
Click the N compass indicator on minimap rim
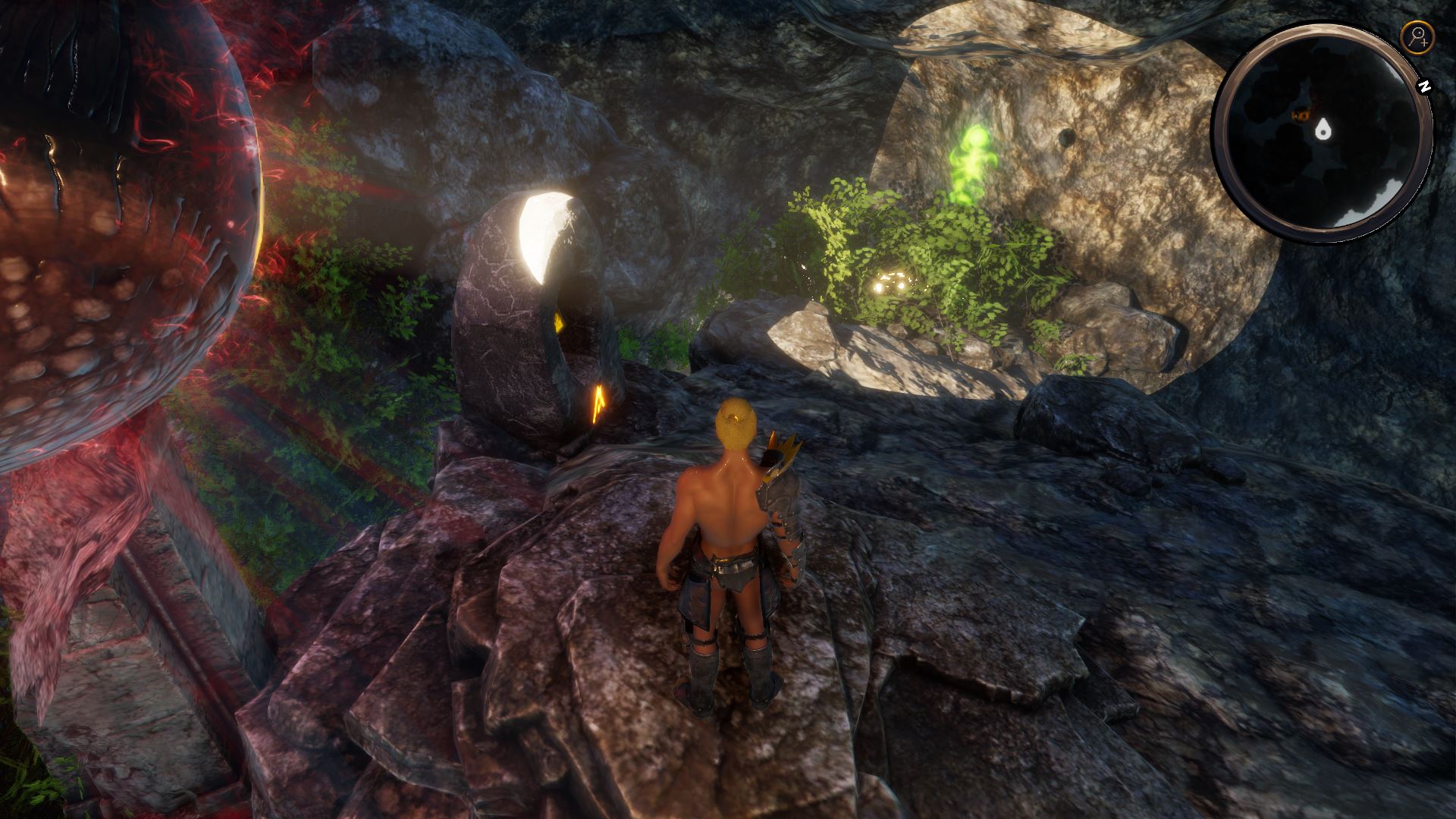pyautogui.click(x=1425, y=87)
